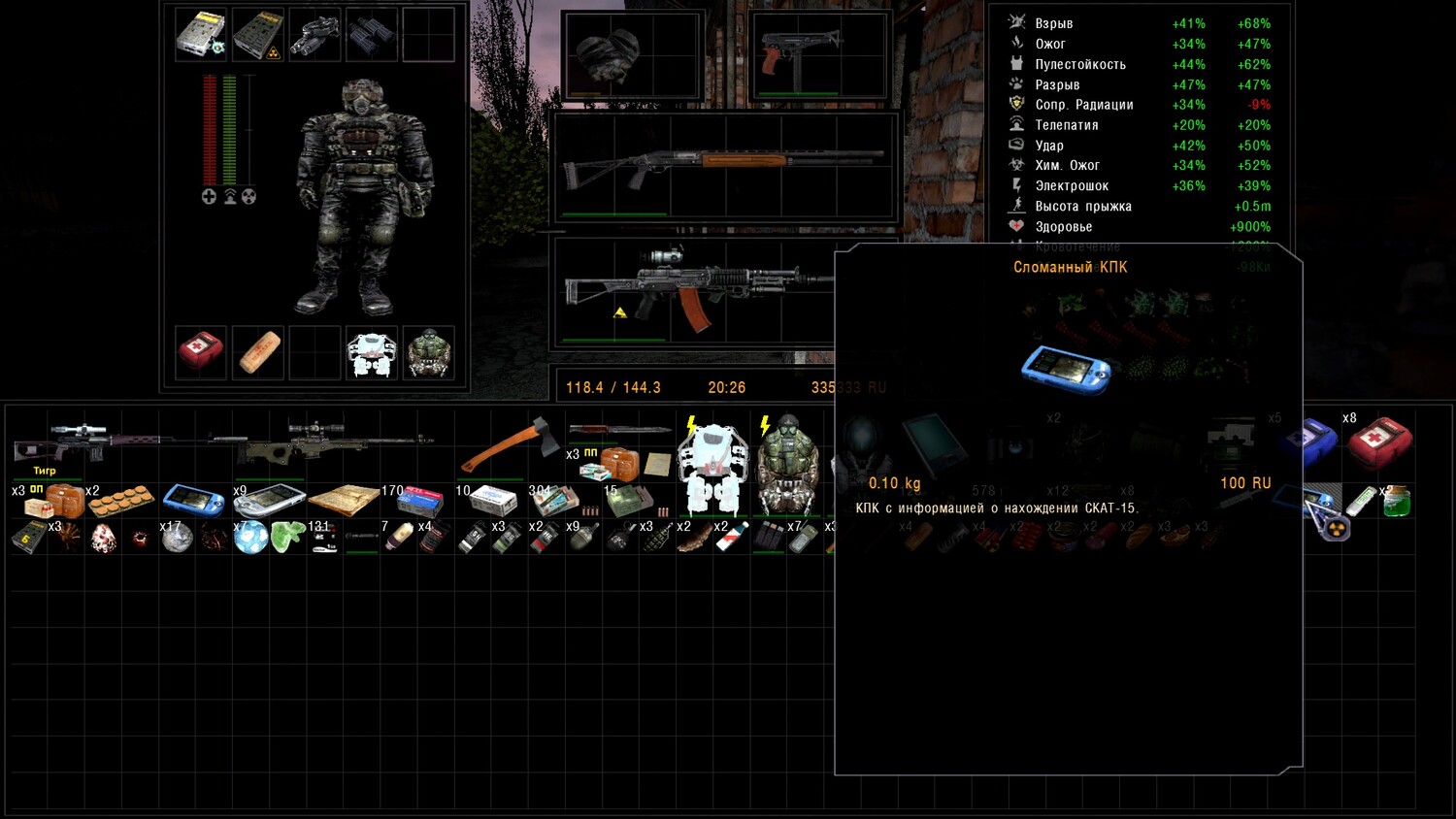The width and height of the screenshot is (1456, 819).
Task: Select the night vision goggles slot
Action: (x=314, y=34)
